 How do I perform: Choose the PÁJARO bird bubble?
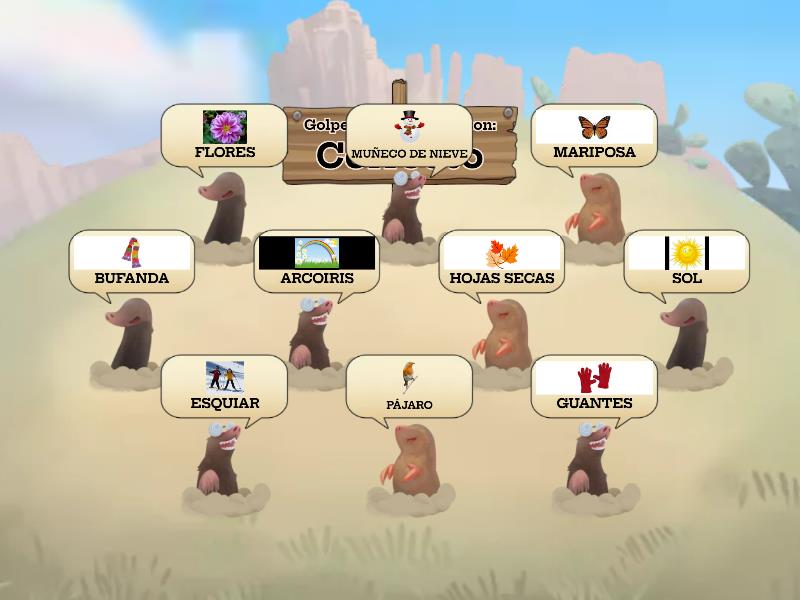pyautogui.click(x=408, y=387)
